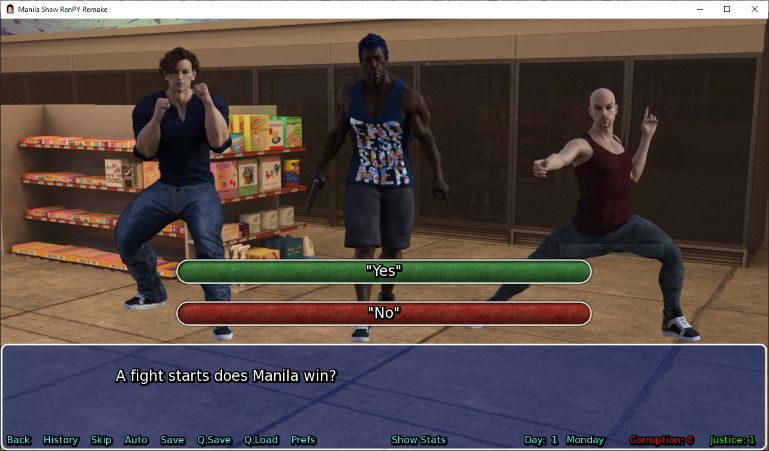Click Show Stats
The image size is (769, 451).
click(x=418, y=440)
